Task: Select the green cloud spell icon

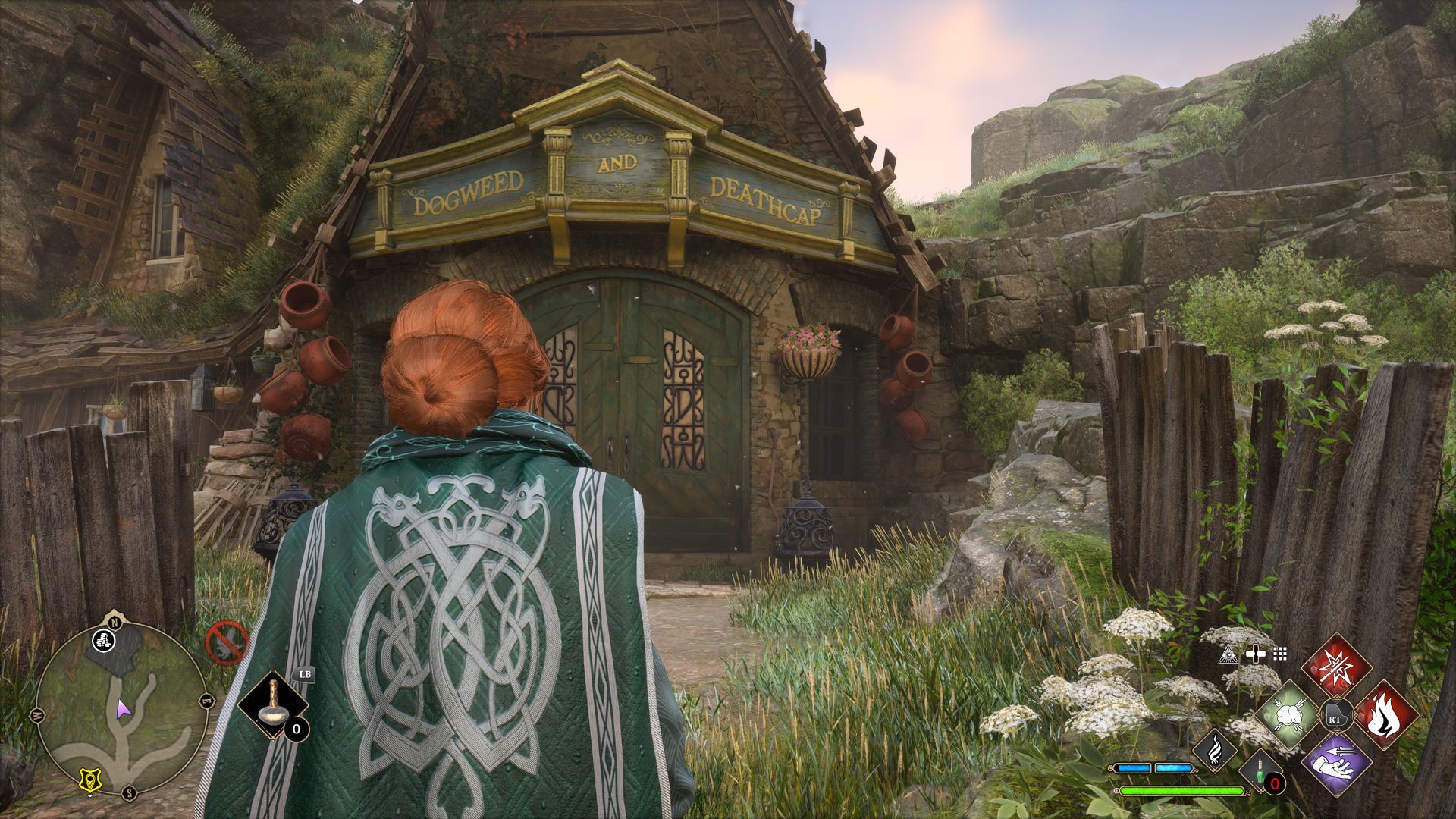Action: point(1288,714)
